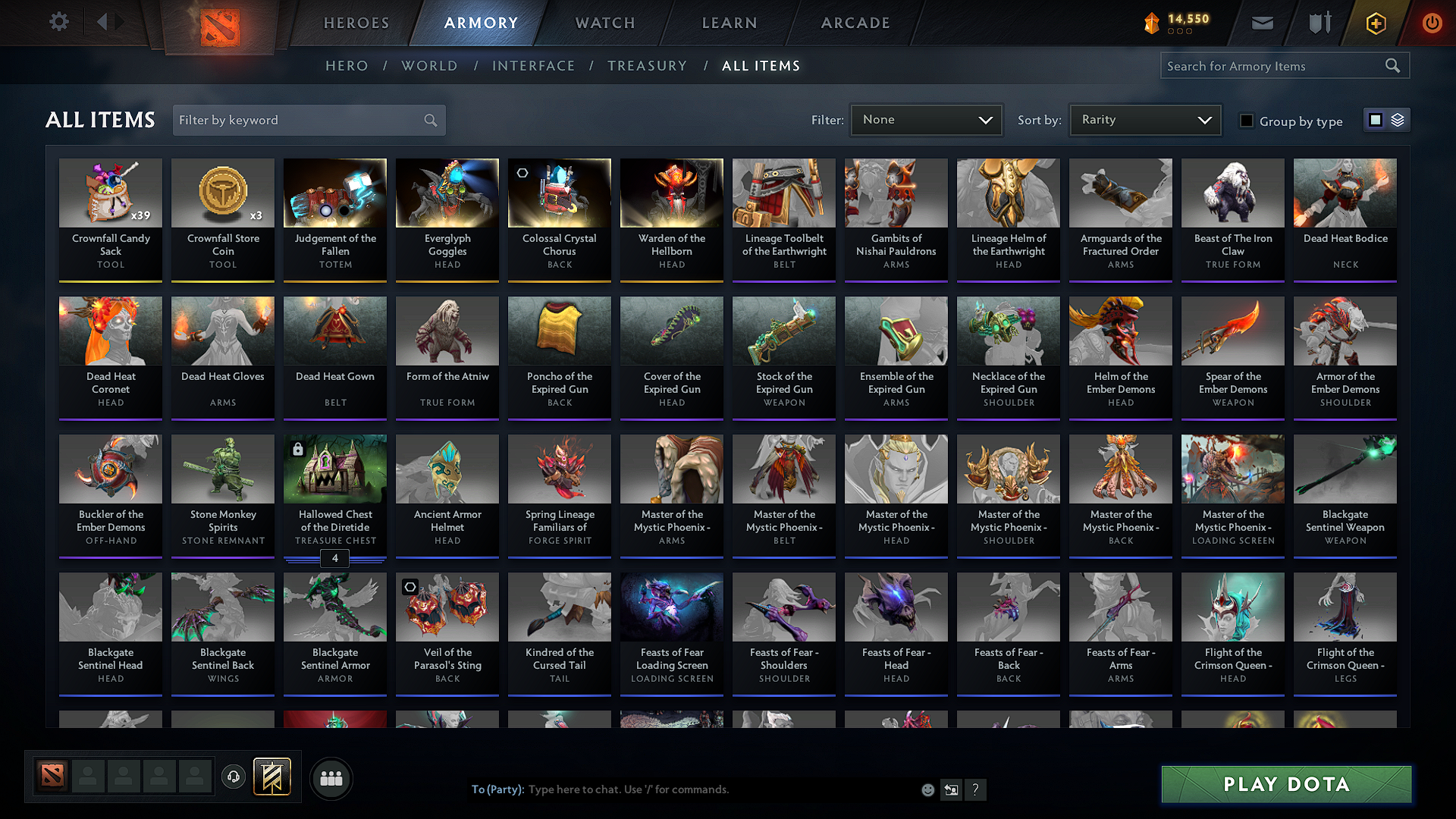Screen dimensions: 1456x819
Task: Open the Sort by Rarity dropdown
Action: (1144, 119)
